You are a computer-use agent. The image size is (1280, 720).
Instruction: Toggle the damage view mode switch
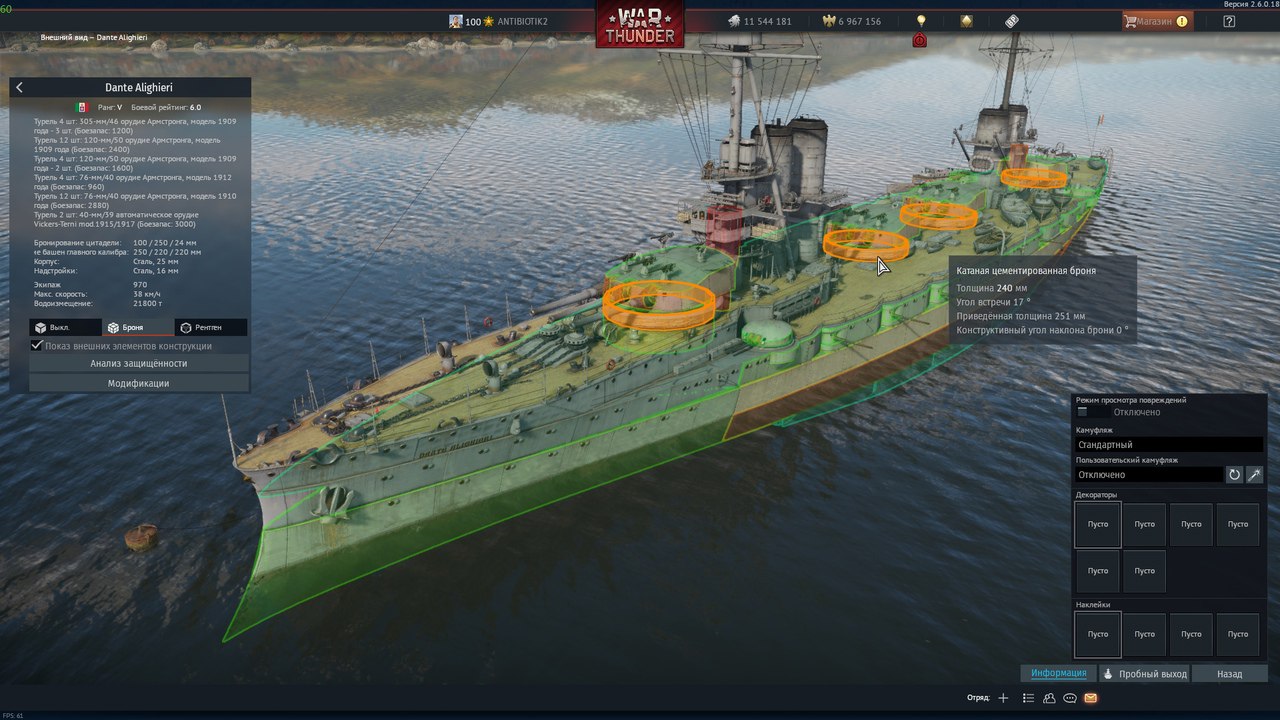click(1092, 412)
